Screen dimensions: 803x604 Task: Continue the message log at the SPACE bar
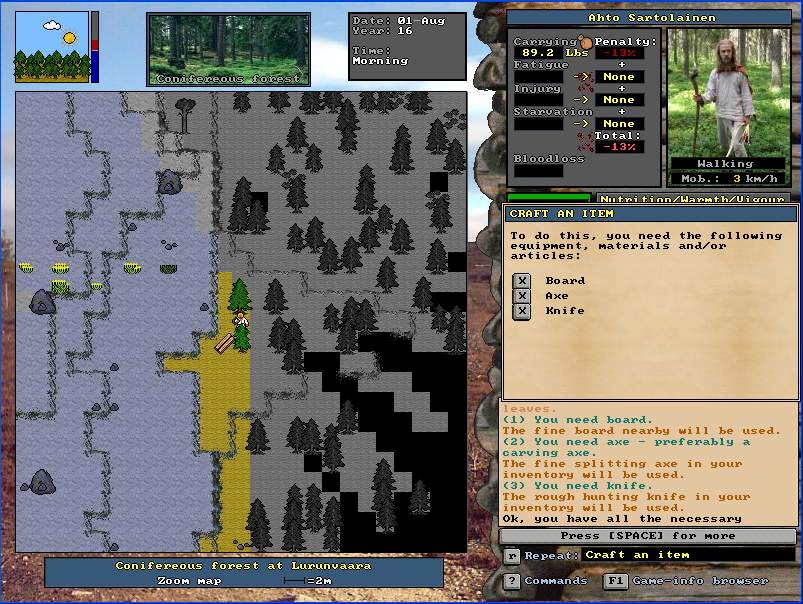pos(650,536)
